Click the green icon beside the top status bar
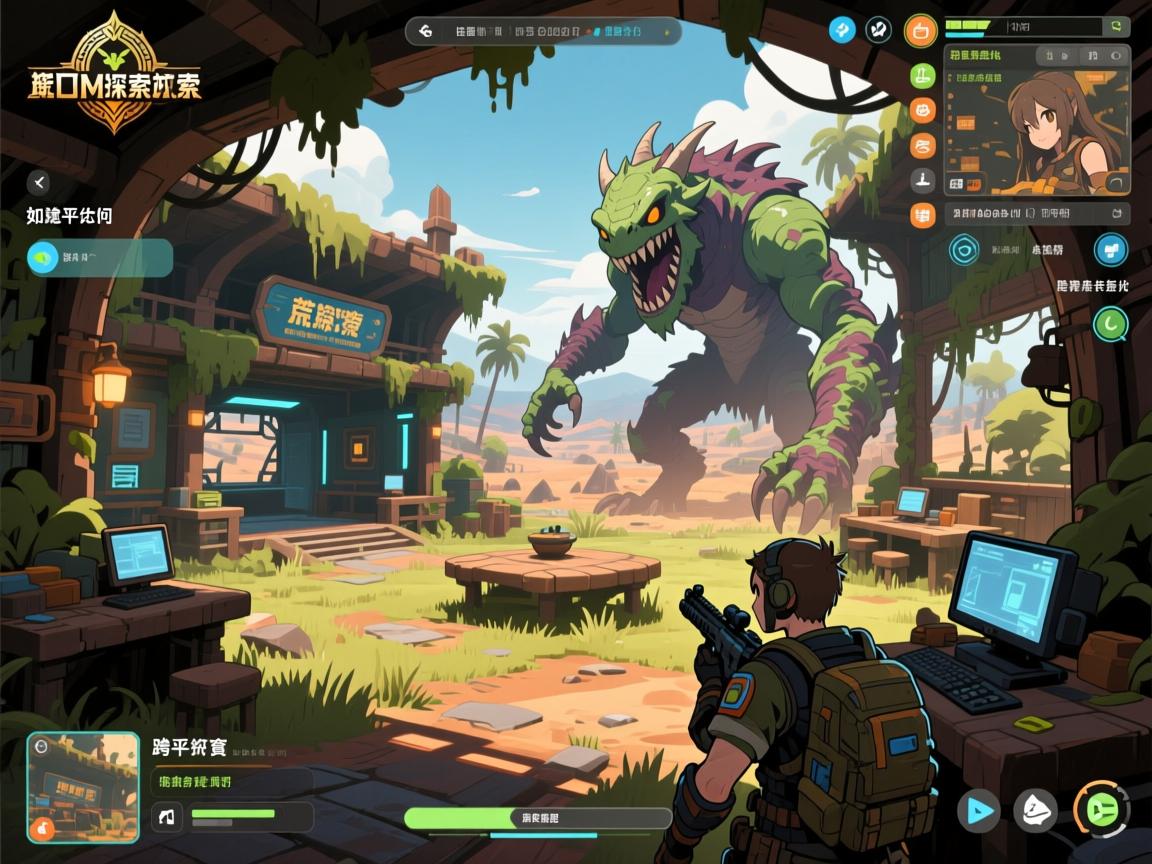The width and height of the screenshot is (1152, 864). coord(1115,26)
